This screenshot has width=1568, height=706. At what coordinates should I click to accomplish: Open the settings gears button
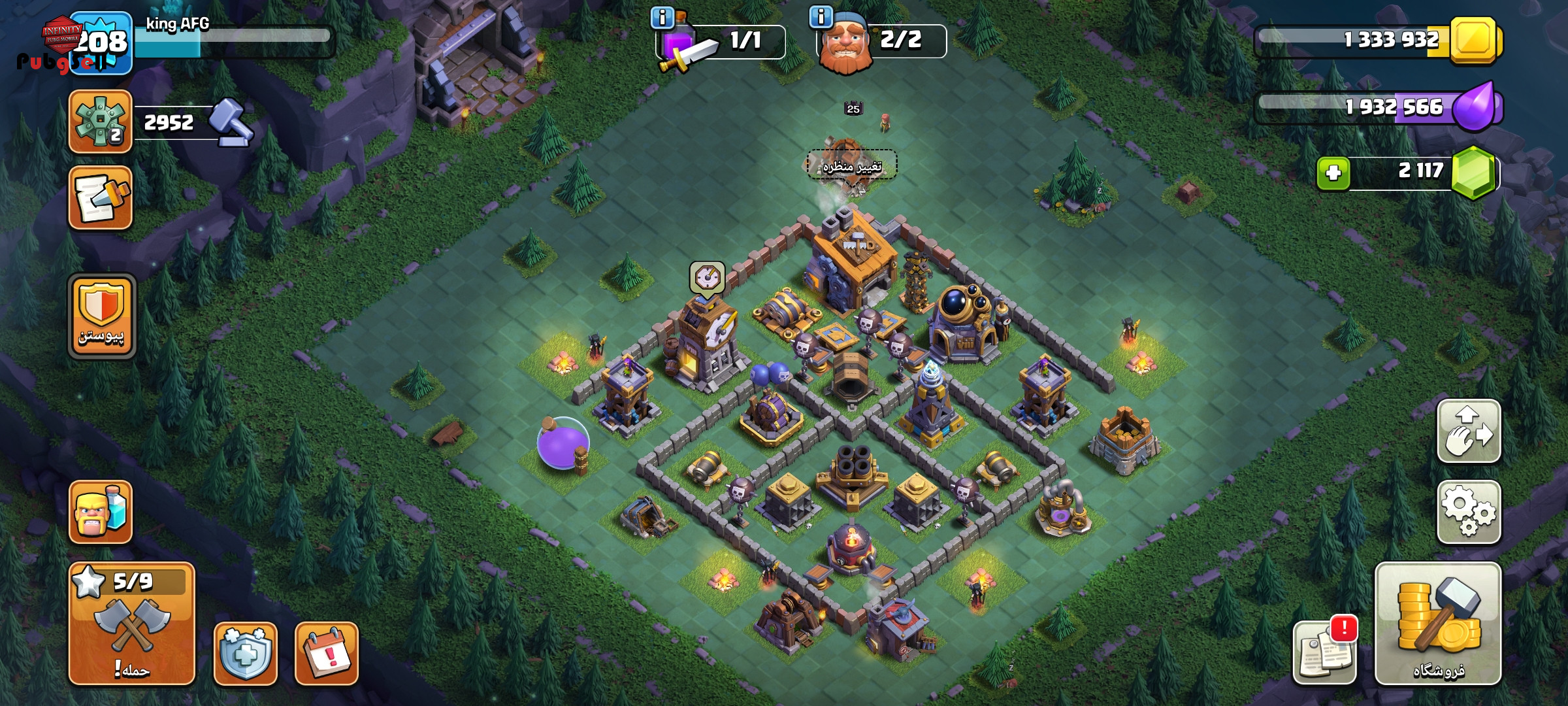(x=1468, y=512)
